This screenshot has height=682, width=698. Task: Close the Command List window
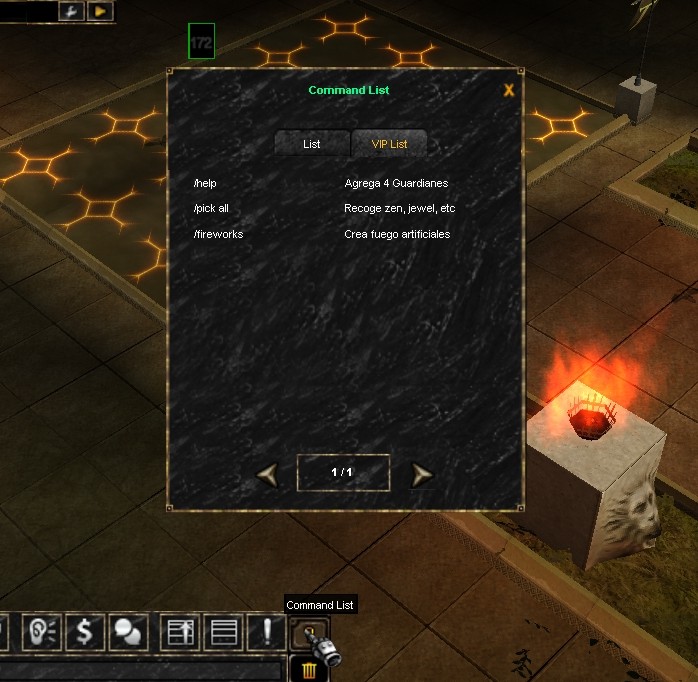[509, 90]
